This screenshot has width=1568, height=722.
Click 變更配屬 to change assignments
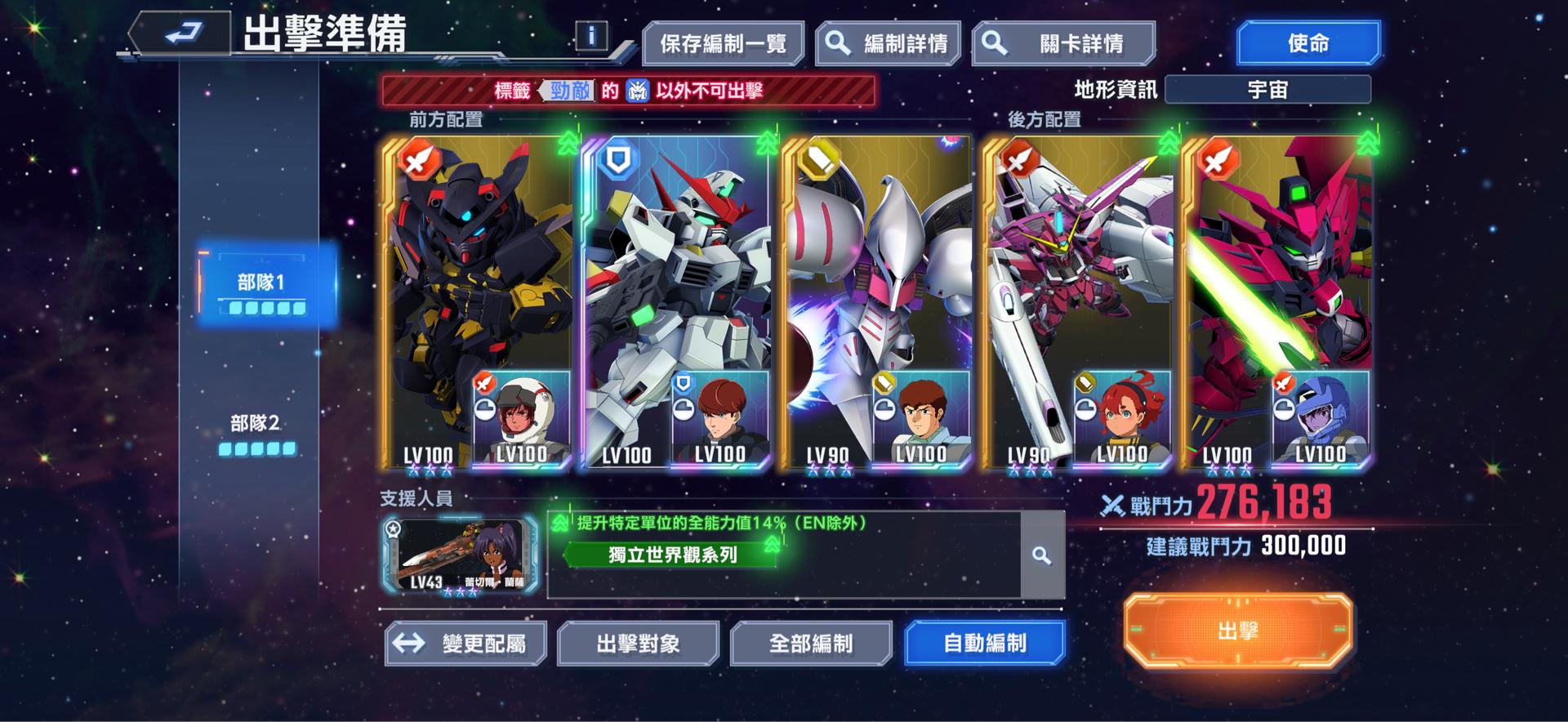[465, 644]
